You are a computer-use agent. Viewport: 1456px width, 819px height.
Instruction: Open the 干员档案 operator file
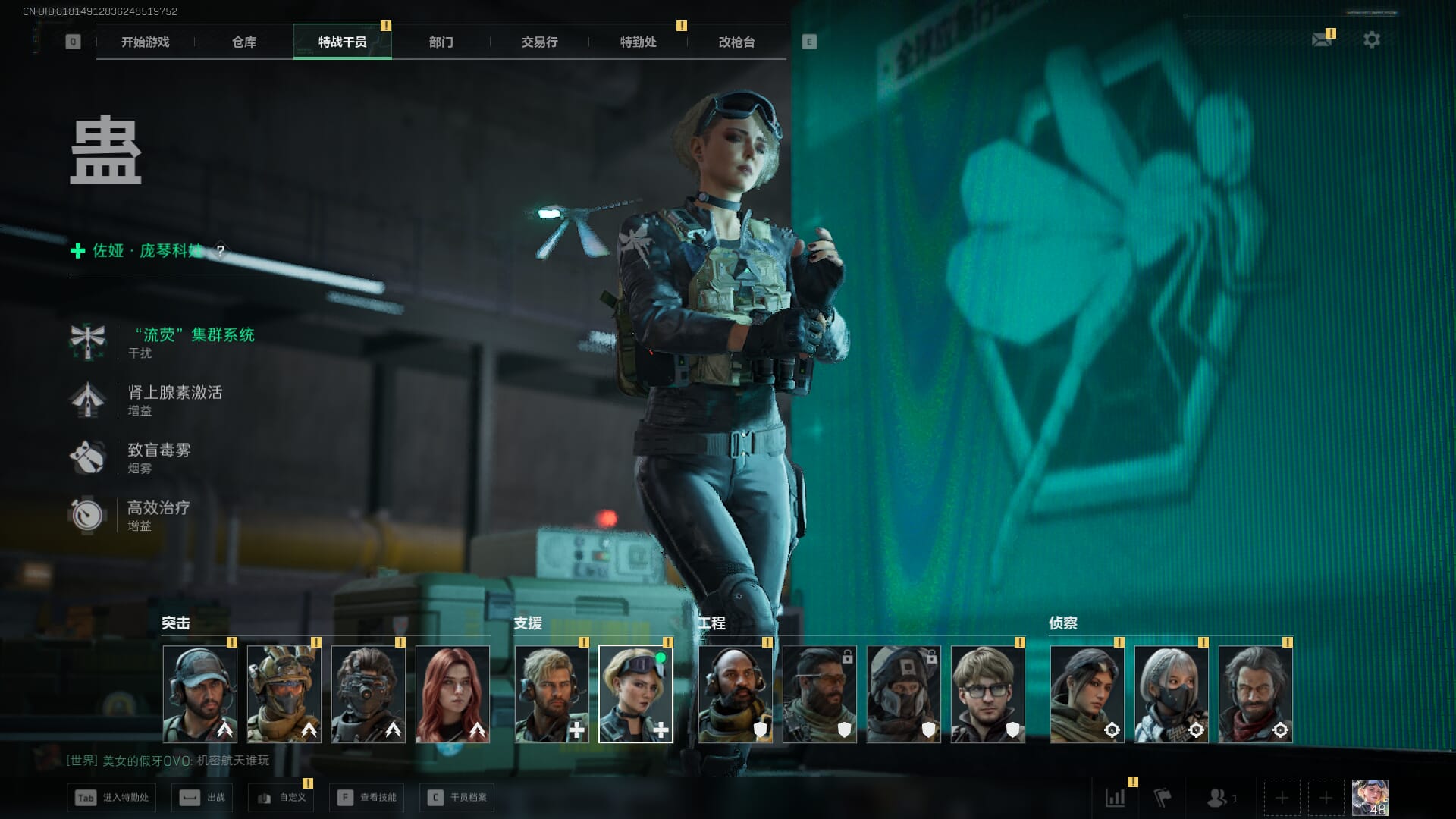click(457, 797)
